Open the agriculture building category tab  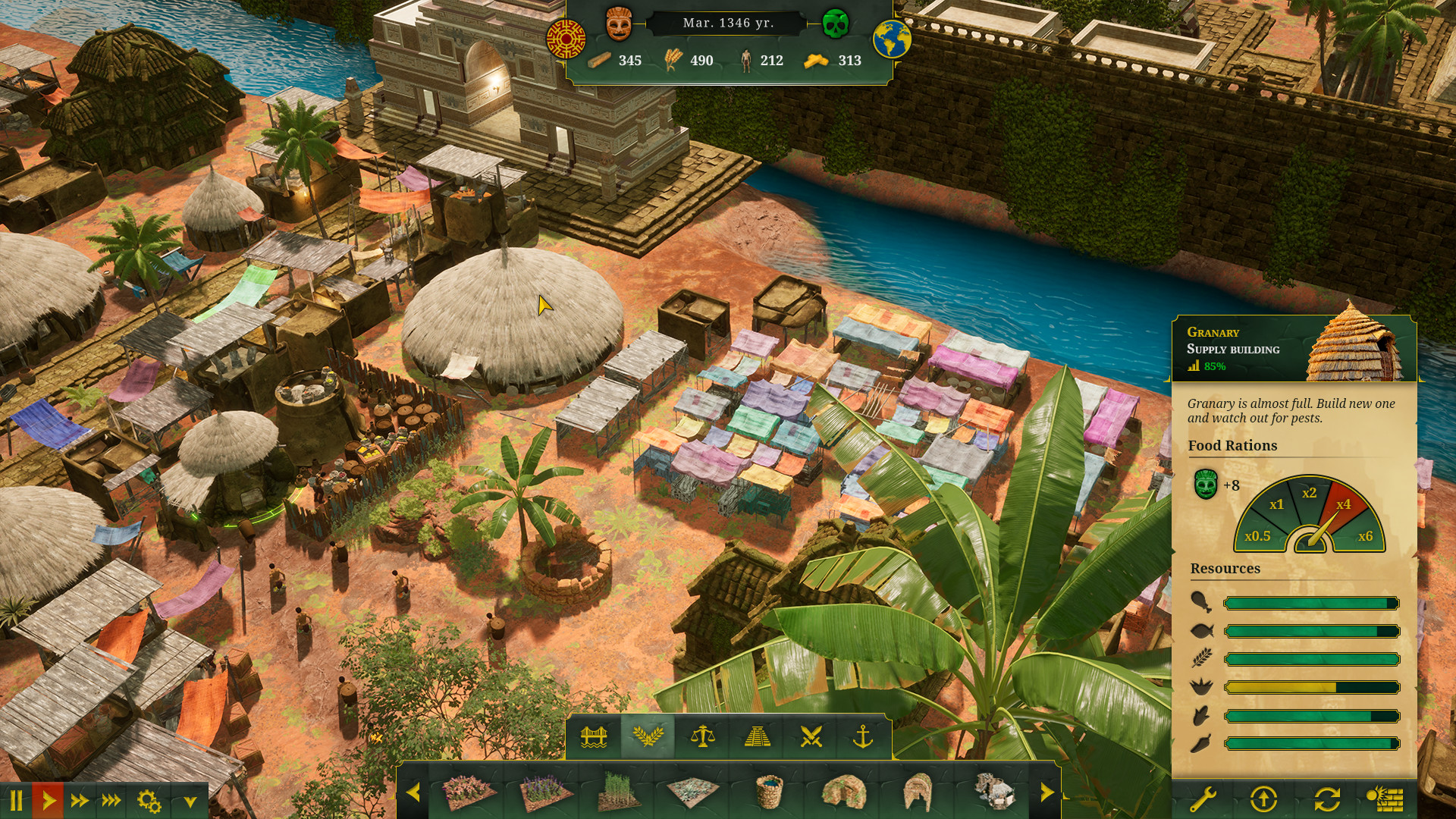click(651, 737)
